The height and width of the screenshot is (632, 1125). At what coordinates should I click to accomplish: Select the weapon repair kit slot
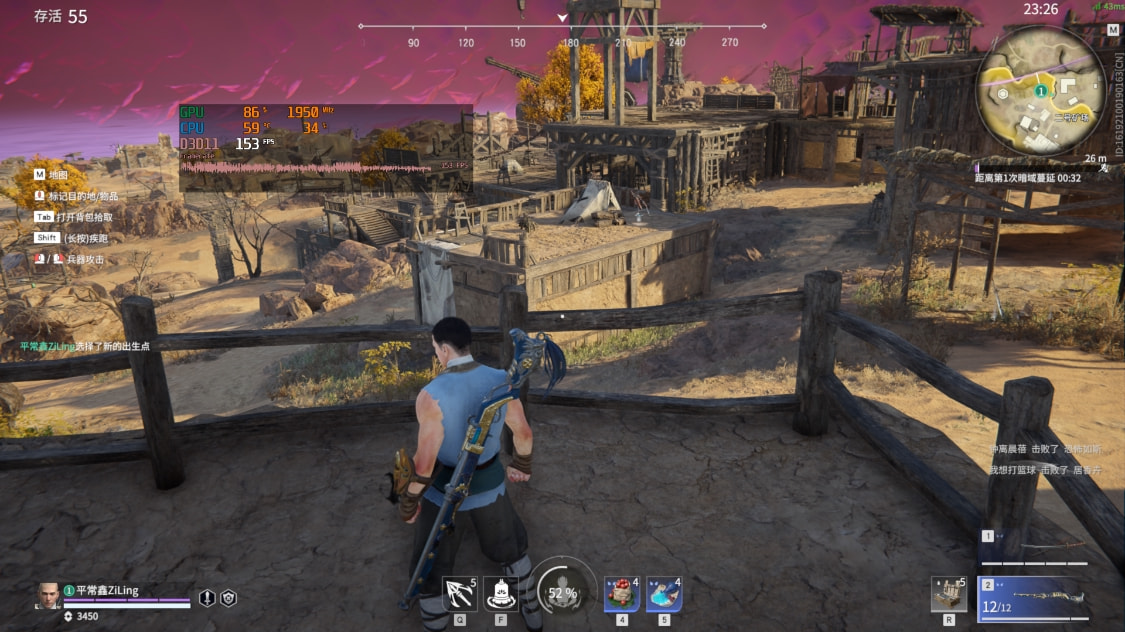pyautogui.click(x=948, y=594)
